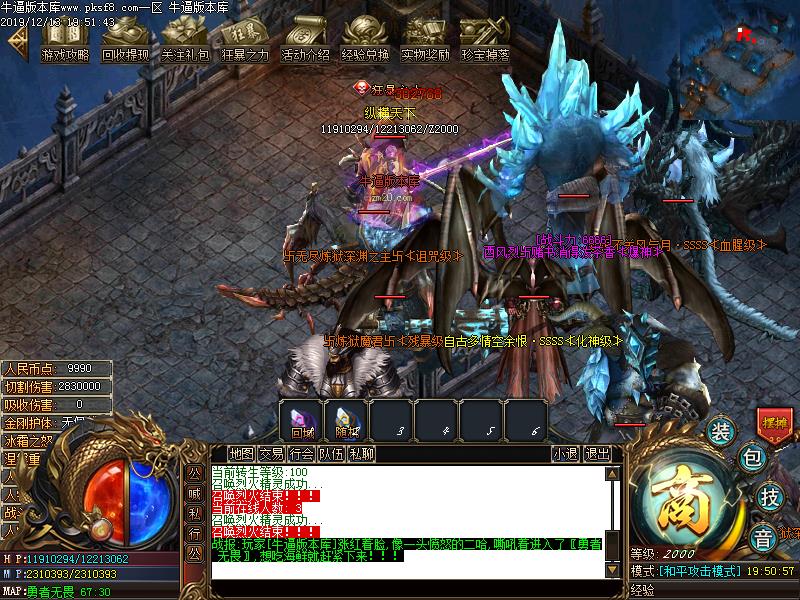Open equipment with the 装 button
The image size is (800, 600).
click(721, 432)
